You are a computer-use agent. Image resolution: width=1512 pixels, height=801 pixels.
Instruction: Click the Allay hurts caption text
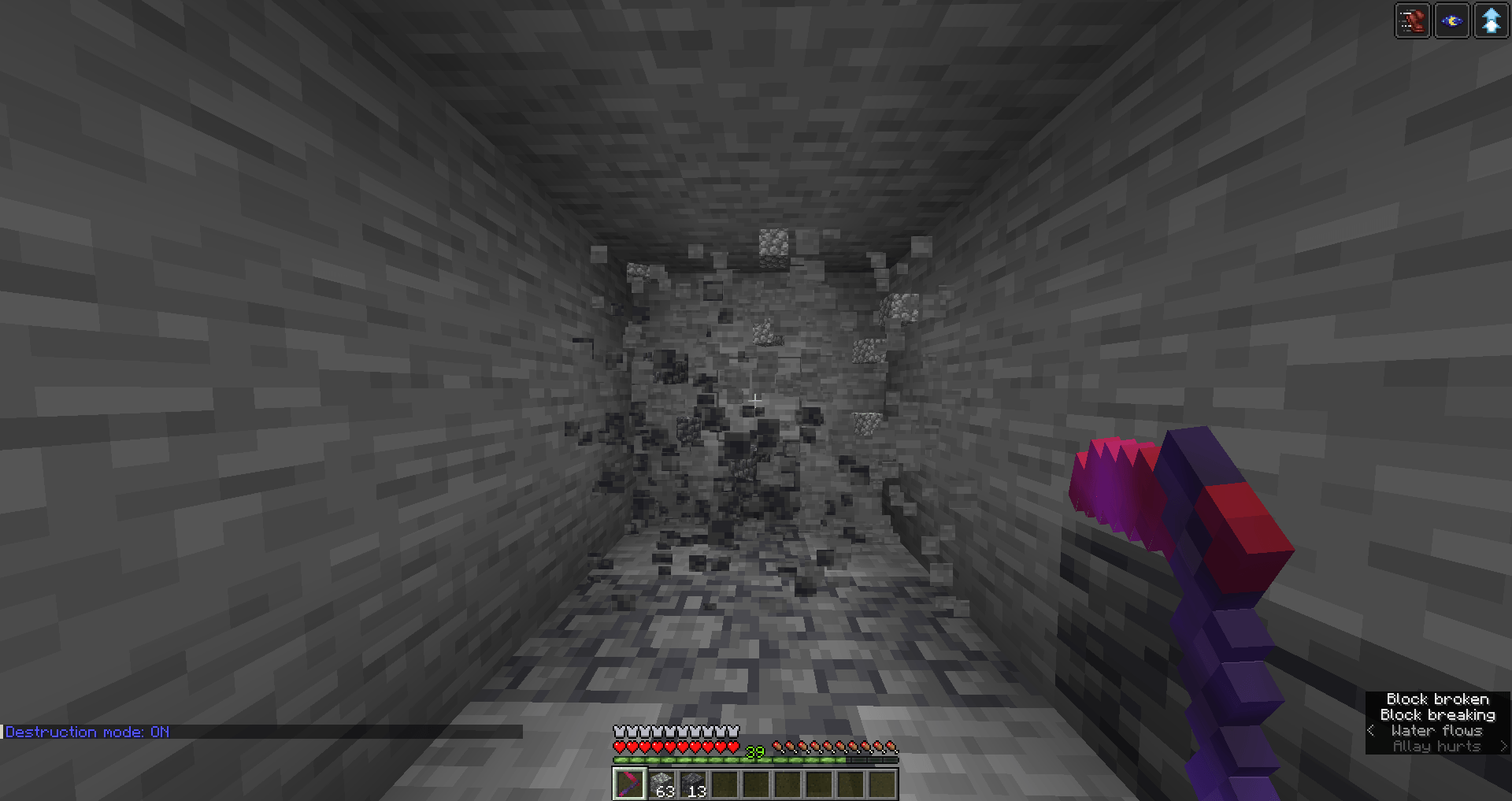[1436, 747]
